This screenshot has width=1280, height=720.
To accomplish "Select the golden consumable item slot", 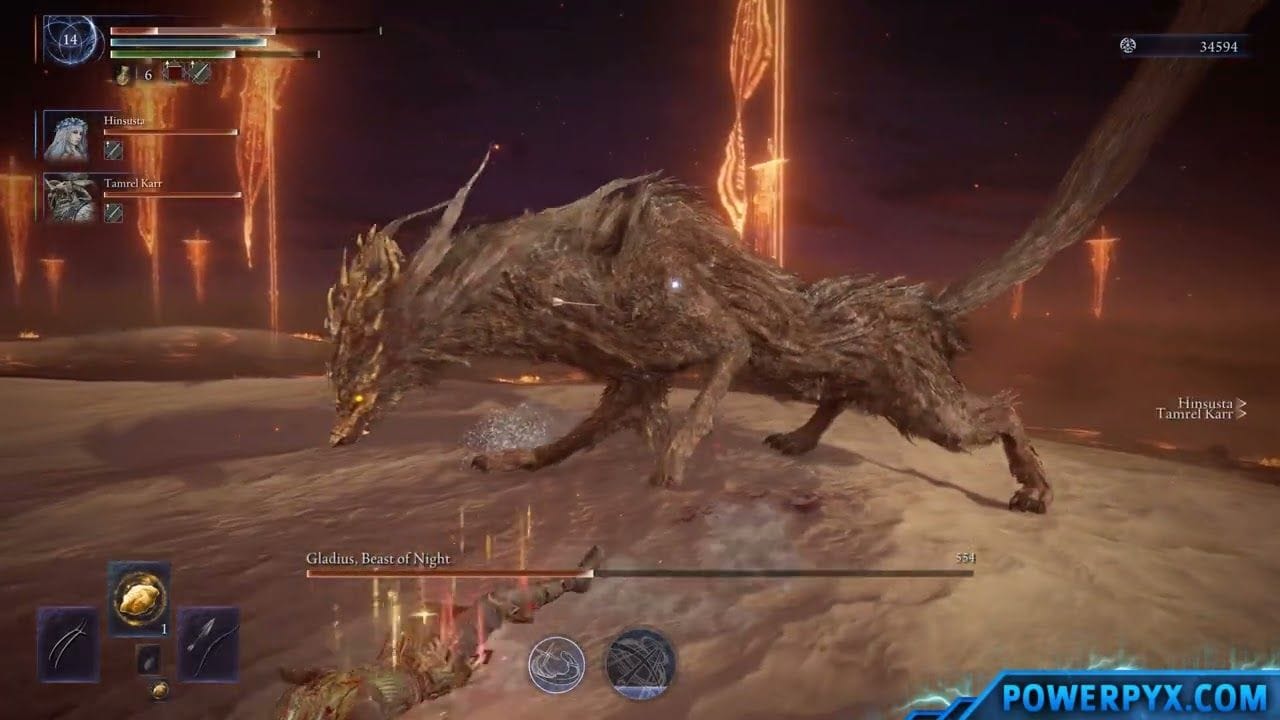I will [138, 599].
